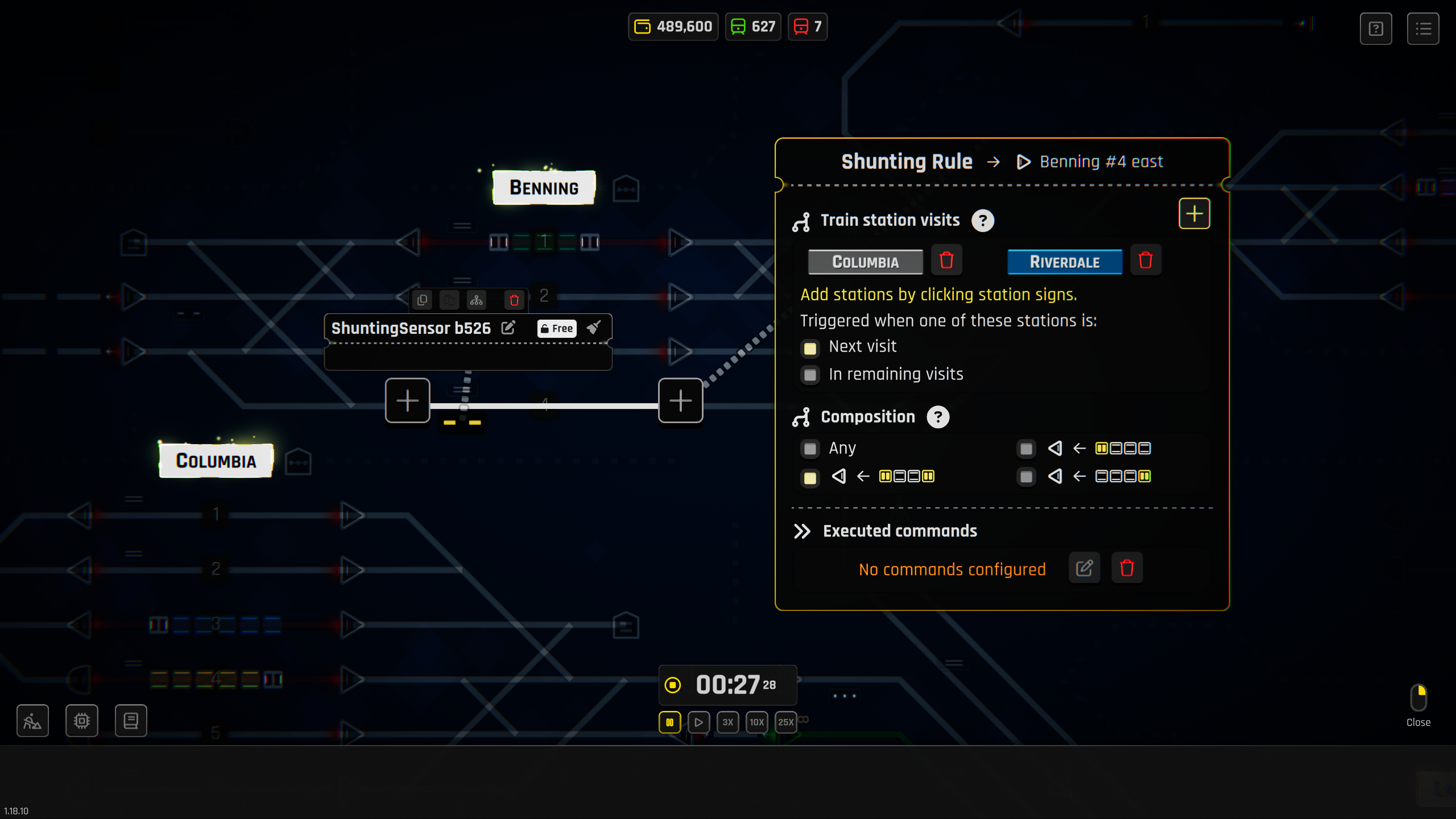The width and height of the screenshot is (1456, 819).
Task: Expand the Executed commands section
Action: pyautogui.click(x=803, y=532)
